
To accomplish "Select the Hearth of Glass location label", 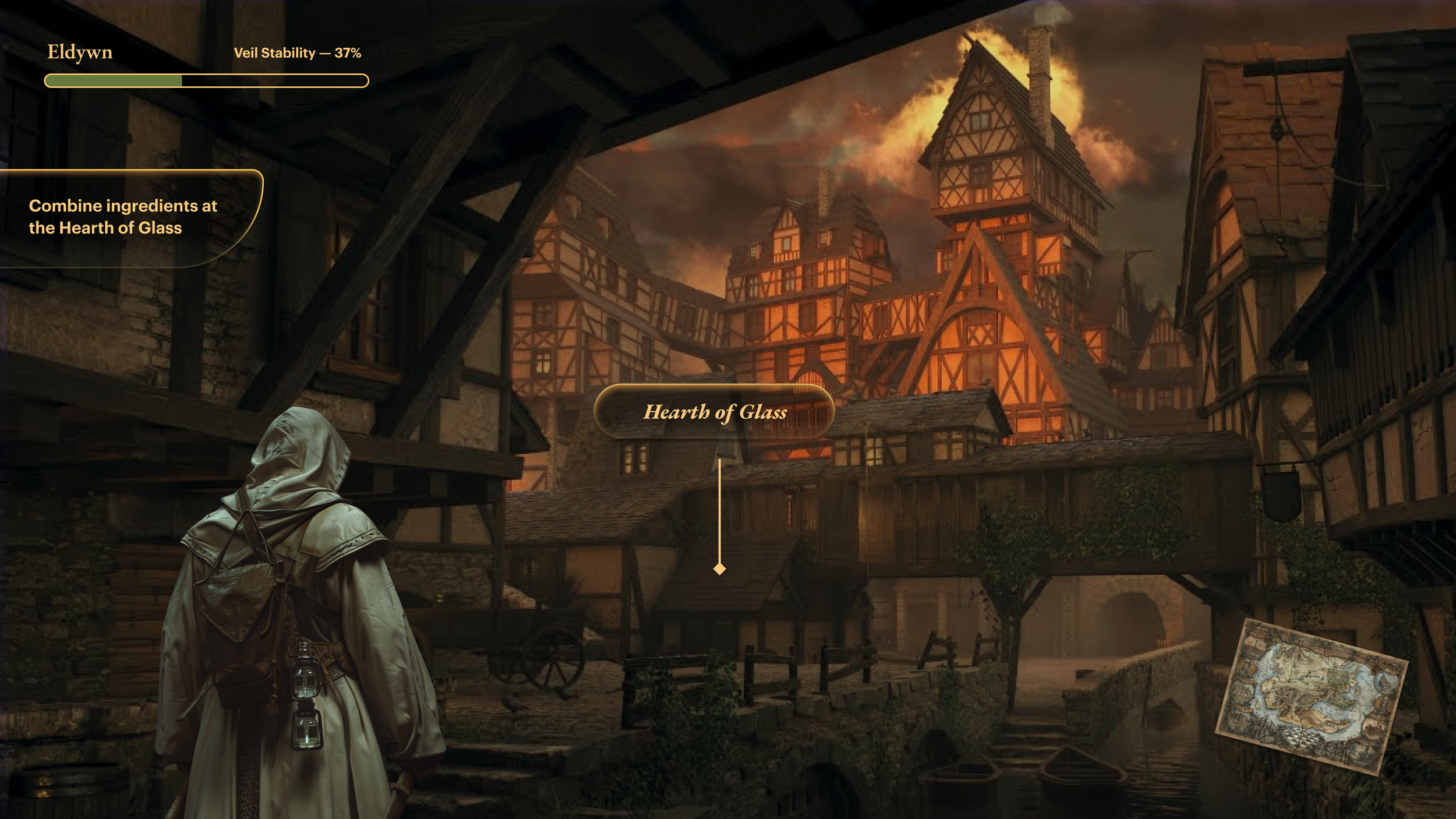I will coord(715,412).
